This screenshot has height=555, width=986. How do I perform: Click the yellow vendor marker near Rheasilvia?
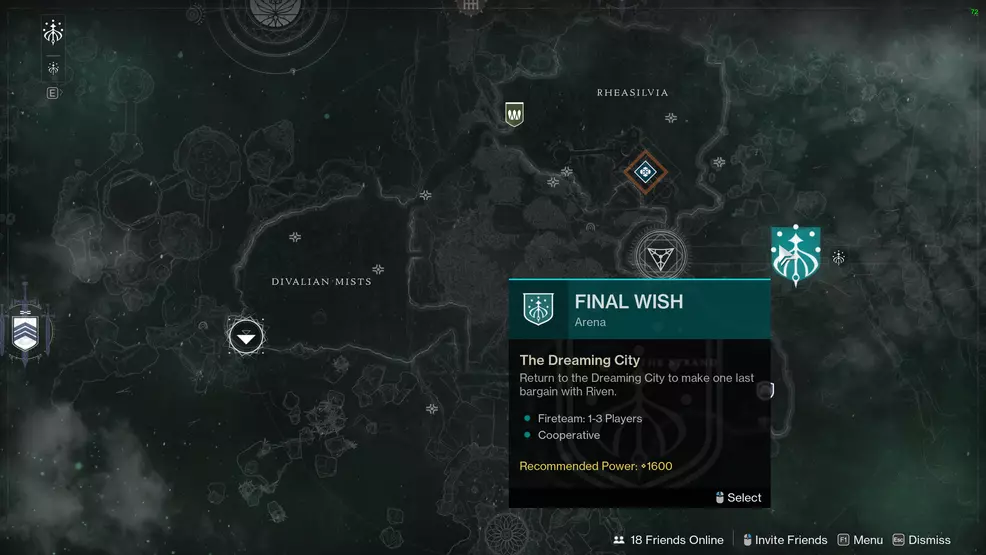[515, 115]
